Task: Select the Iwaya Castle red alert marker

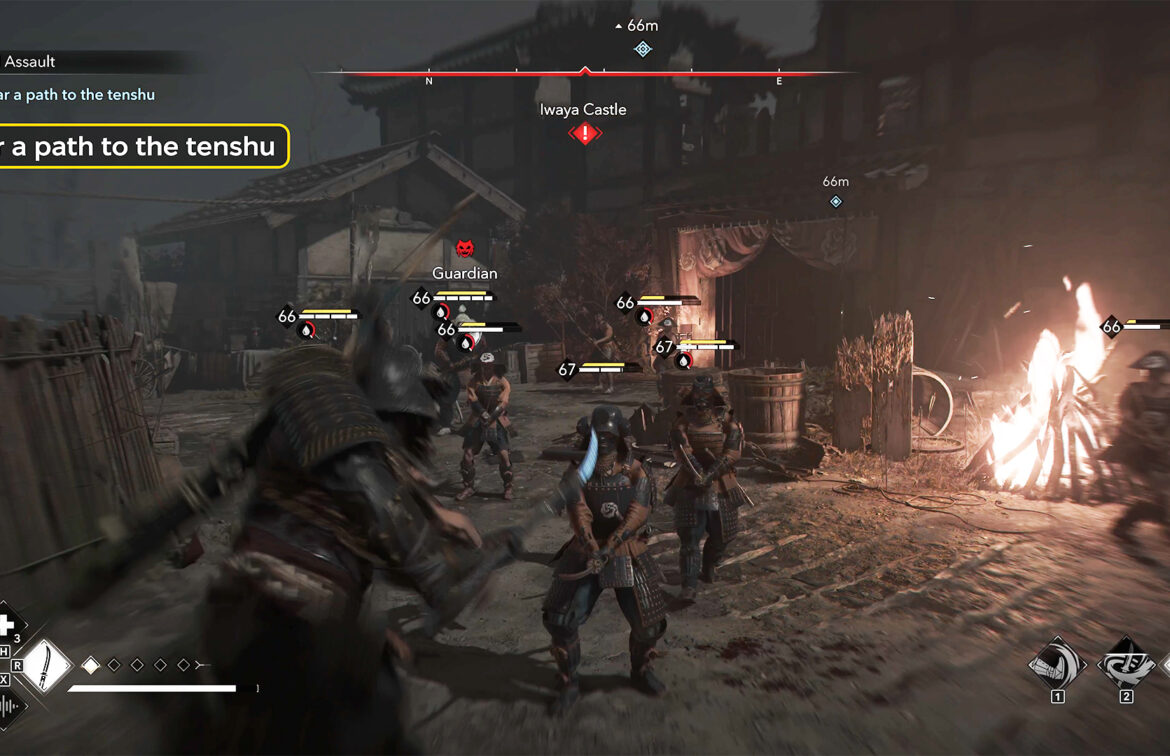Action: (584, 133)
